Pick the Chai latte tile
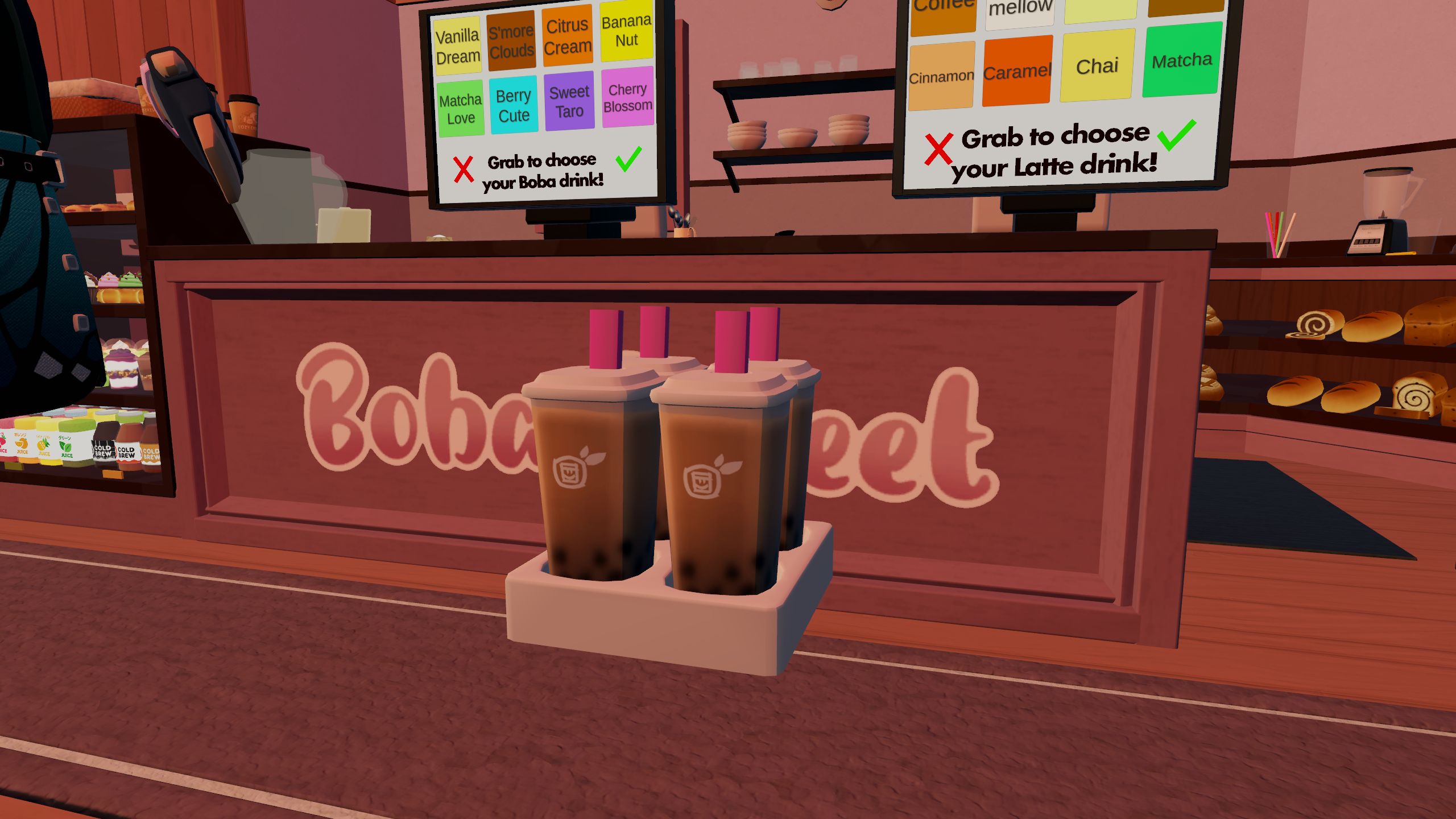The width and height of the screenshot is (1456, 819). [x=1097, y=66]
